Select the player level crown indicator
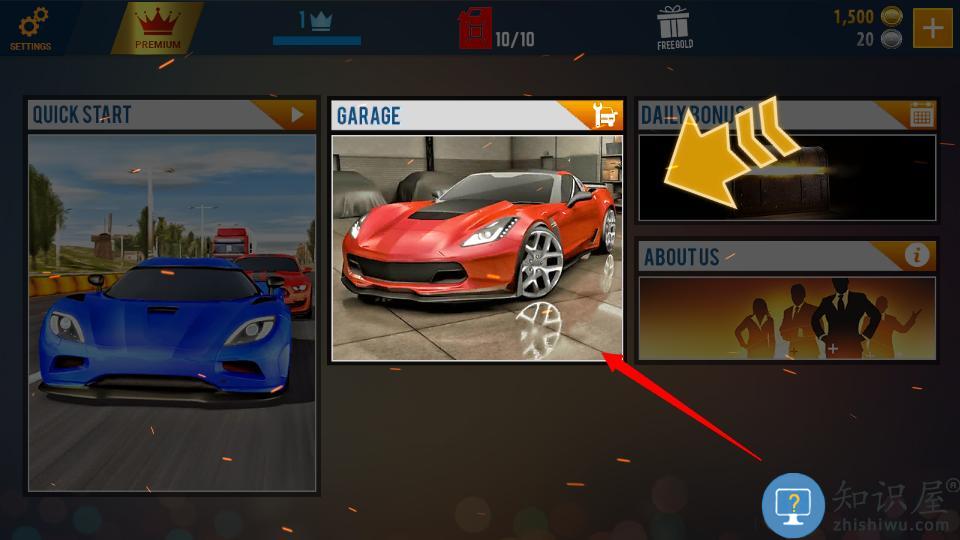960x540 pixels. click(x=317, y=22)
